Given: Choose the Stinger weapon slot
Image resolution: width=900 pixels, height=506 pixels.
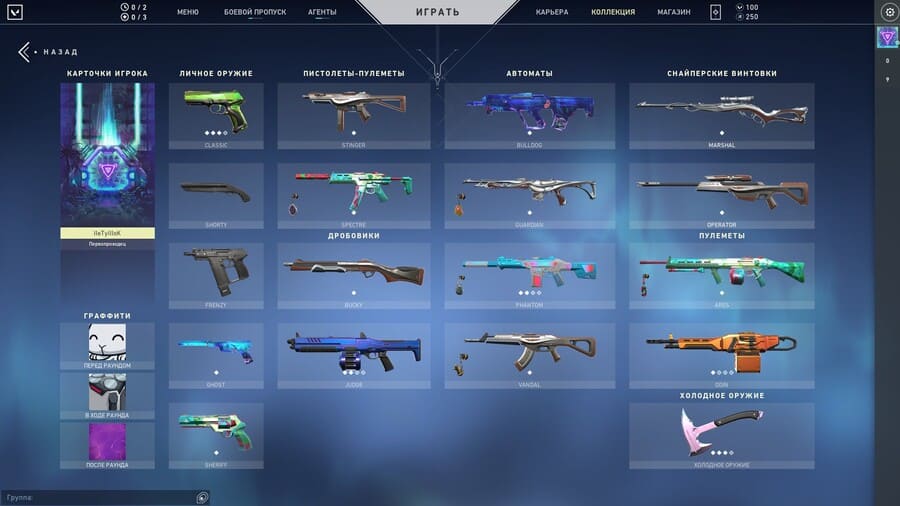Looking at the screenshot, I should [354, 115].
